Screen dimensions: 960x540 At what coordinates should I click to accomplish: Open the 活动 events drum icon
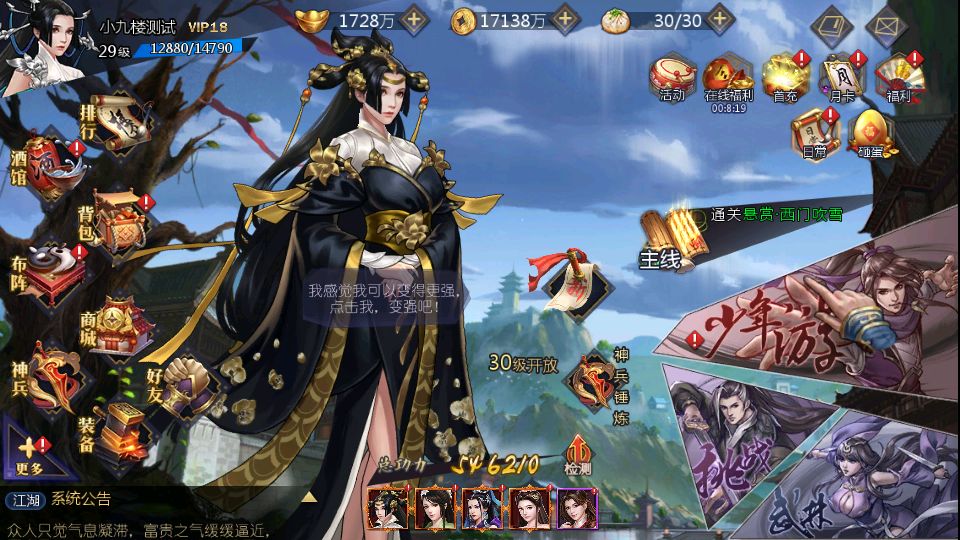pyautogui.click(x=672, y=77)
